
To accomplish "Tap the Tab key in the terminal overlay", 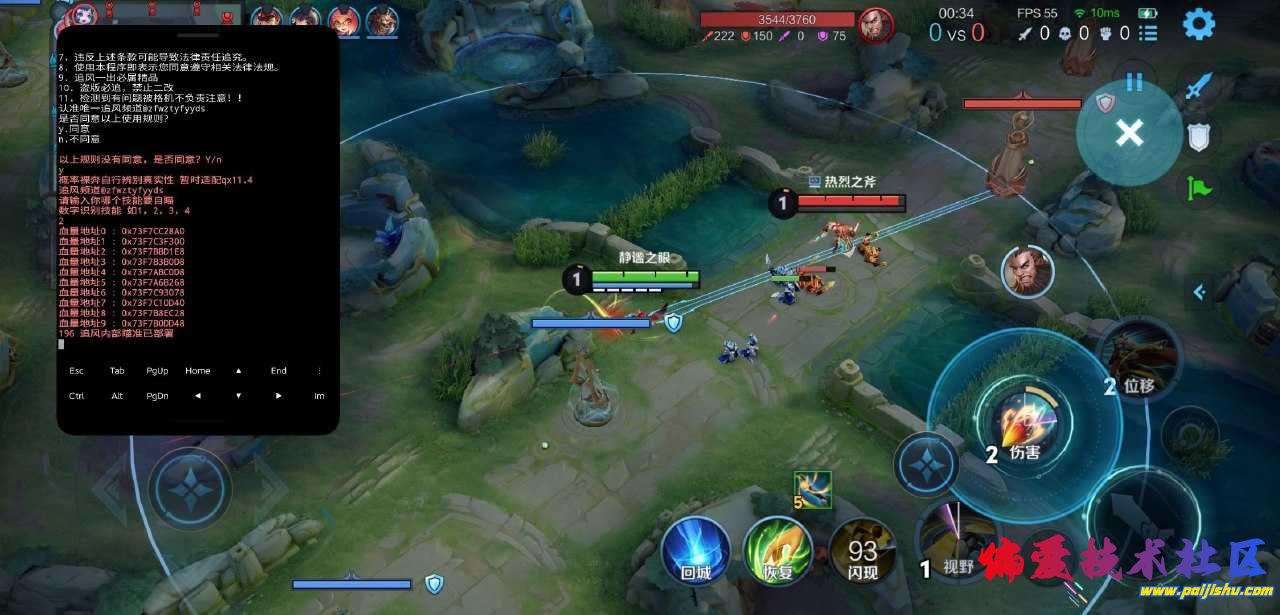I will [117, 371].
